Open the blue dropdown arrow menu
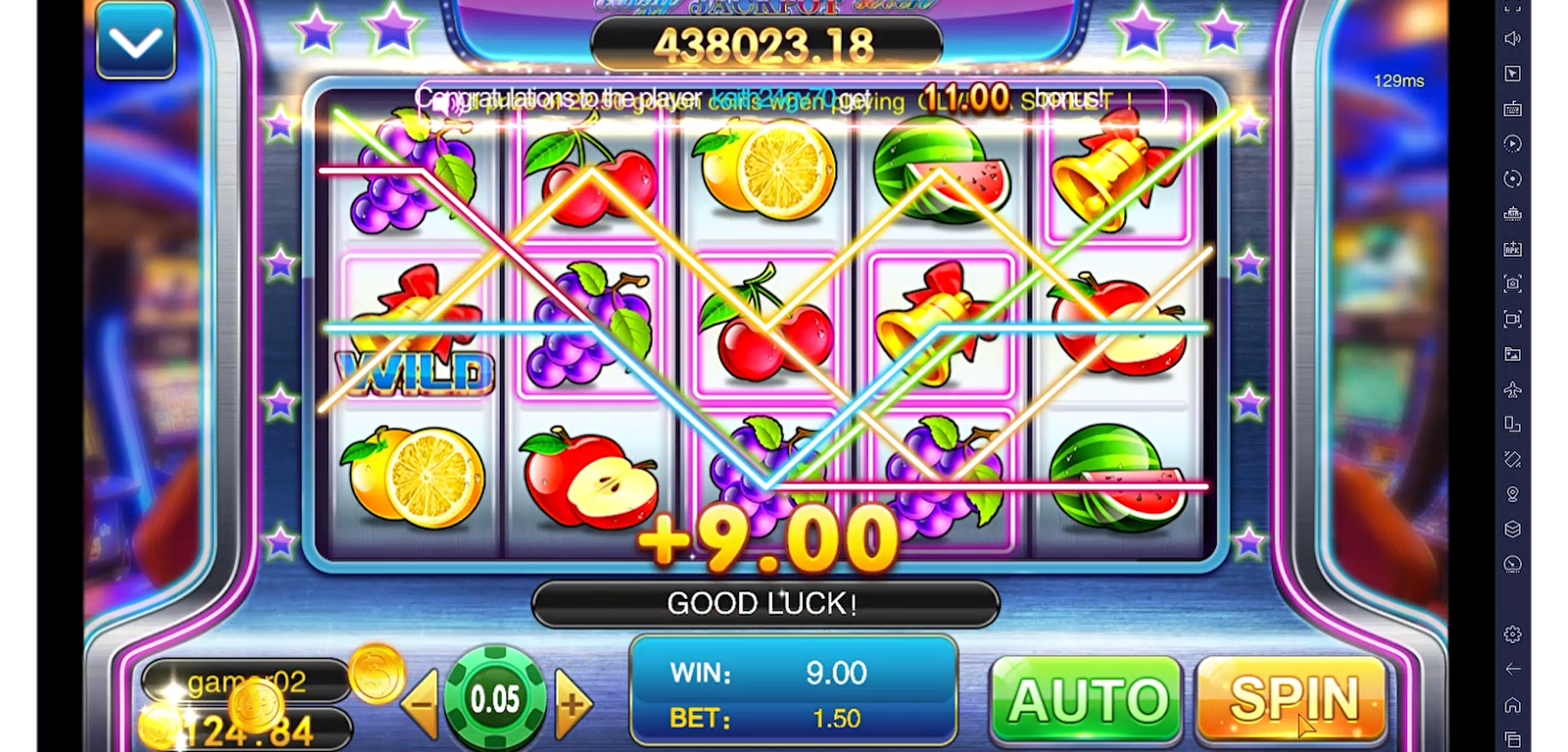 pyautogui.click(x=135, y=41)
